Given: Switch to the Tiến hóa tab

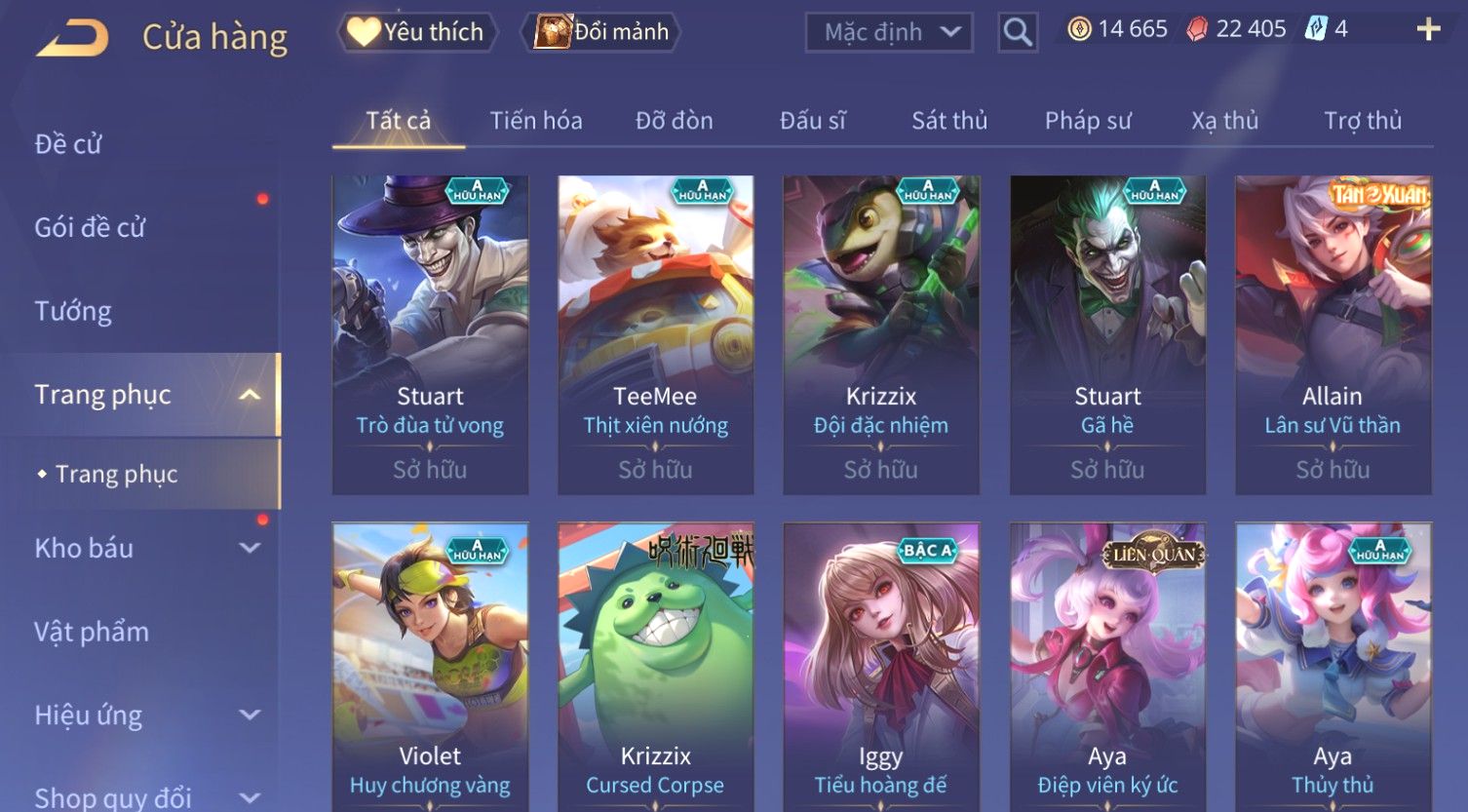Looking at the screenshot, I should [x=536, y=121].
